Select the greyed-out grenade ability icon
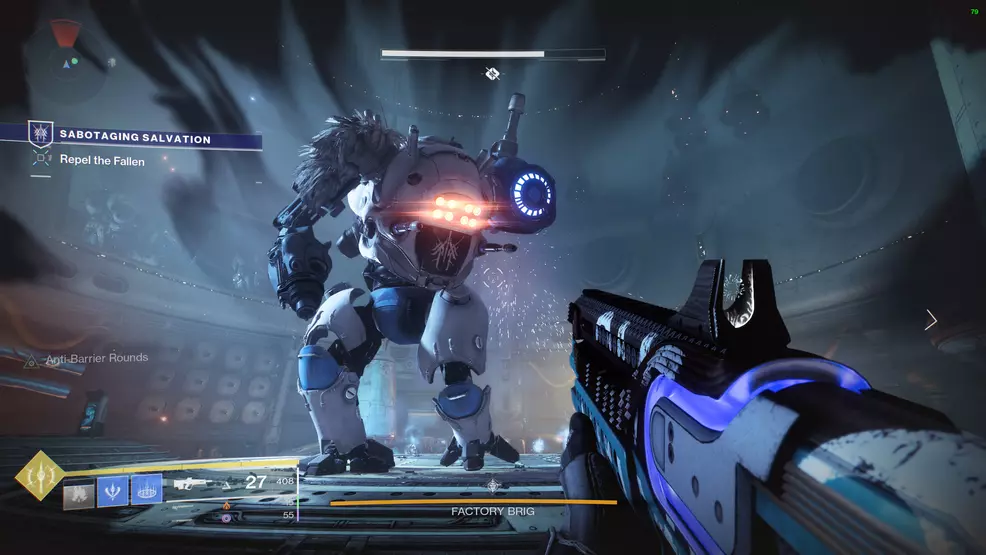Image resolution: width=986 pixels, height=555 pixels. [78, 490]
